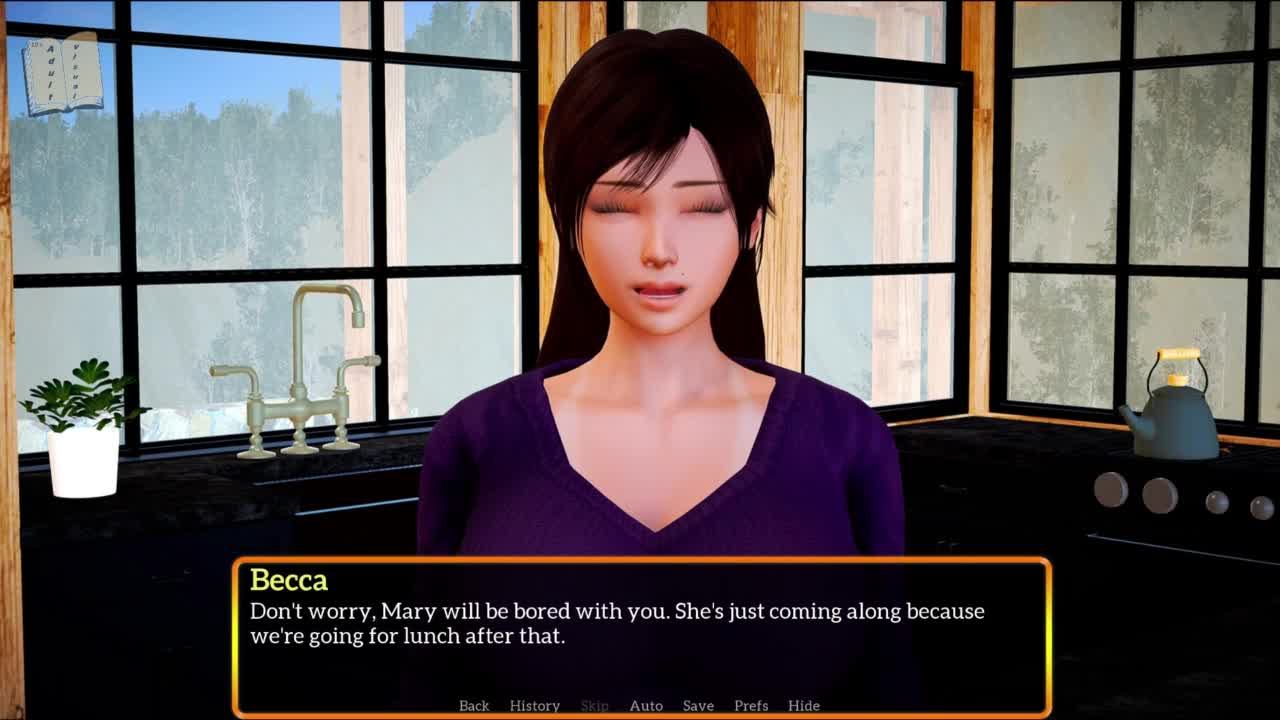Hide the dialogue text box
Image resolution: width=1280 pixels, height=720 pixels.
tap(804, 705)
